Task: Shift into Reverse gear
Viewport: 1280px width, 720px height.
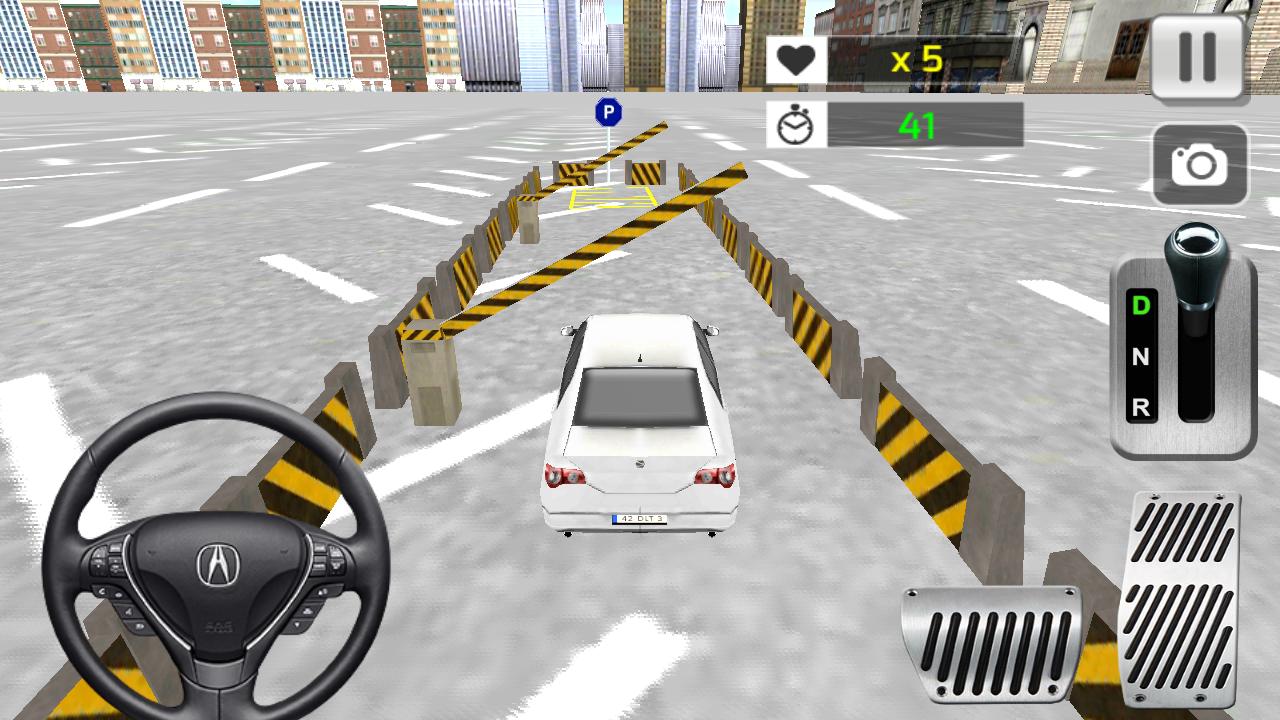Action: coord(1139,407)
